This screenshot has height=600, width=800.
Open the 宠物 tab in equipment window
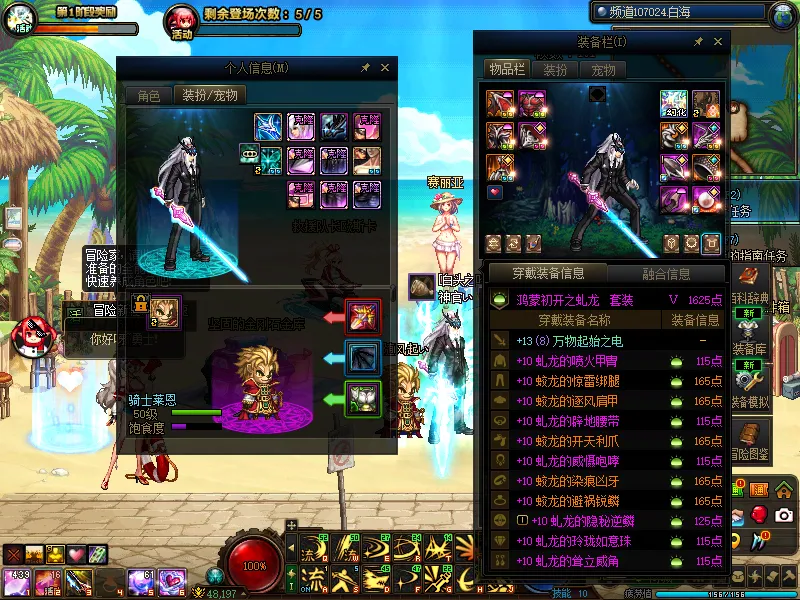click(603, 70)
